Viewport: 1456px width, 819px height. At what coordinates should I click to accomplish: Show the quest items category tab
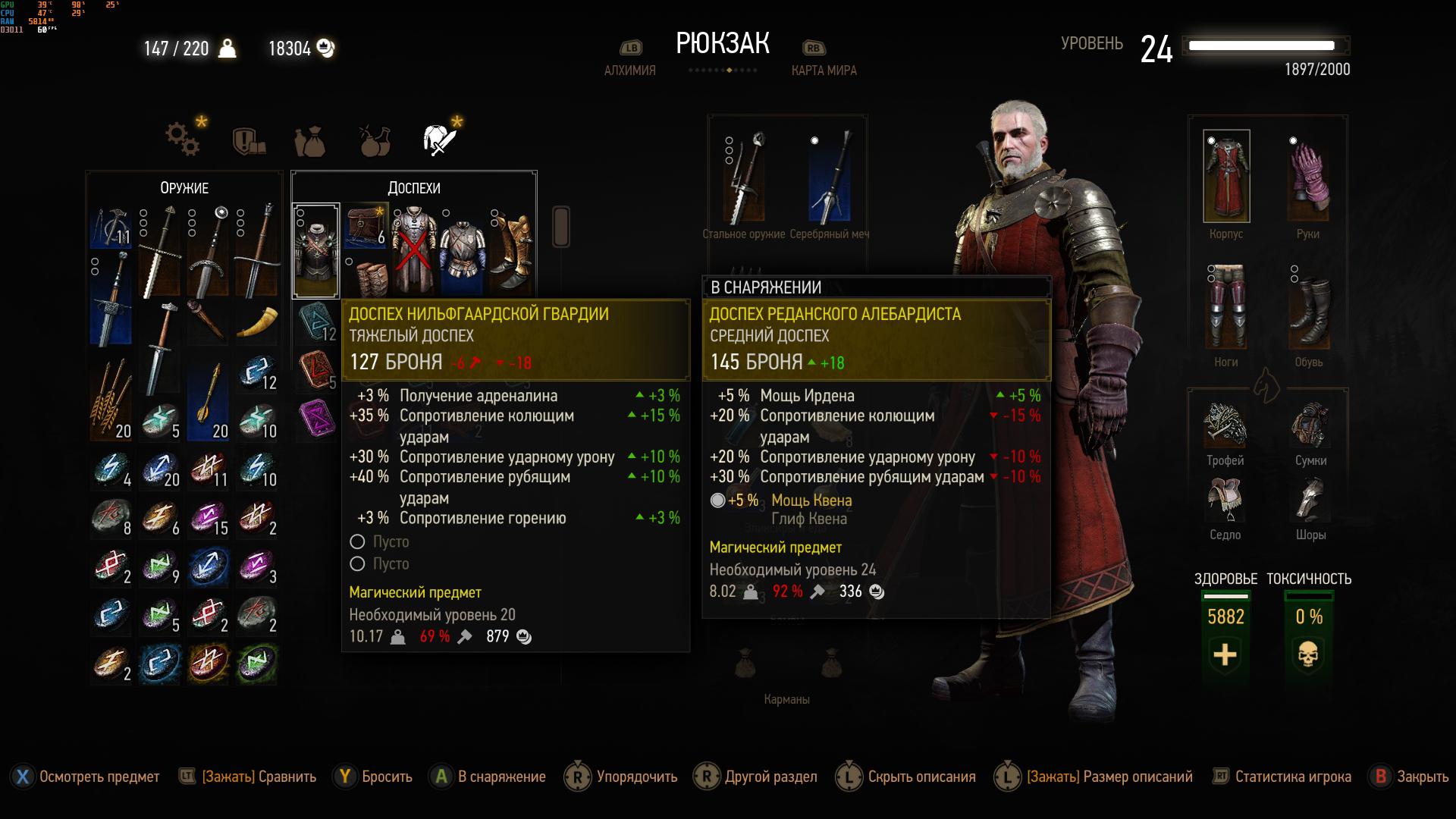pos(248,141)
